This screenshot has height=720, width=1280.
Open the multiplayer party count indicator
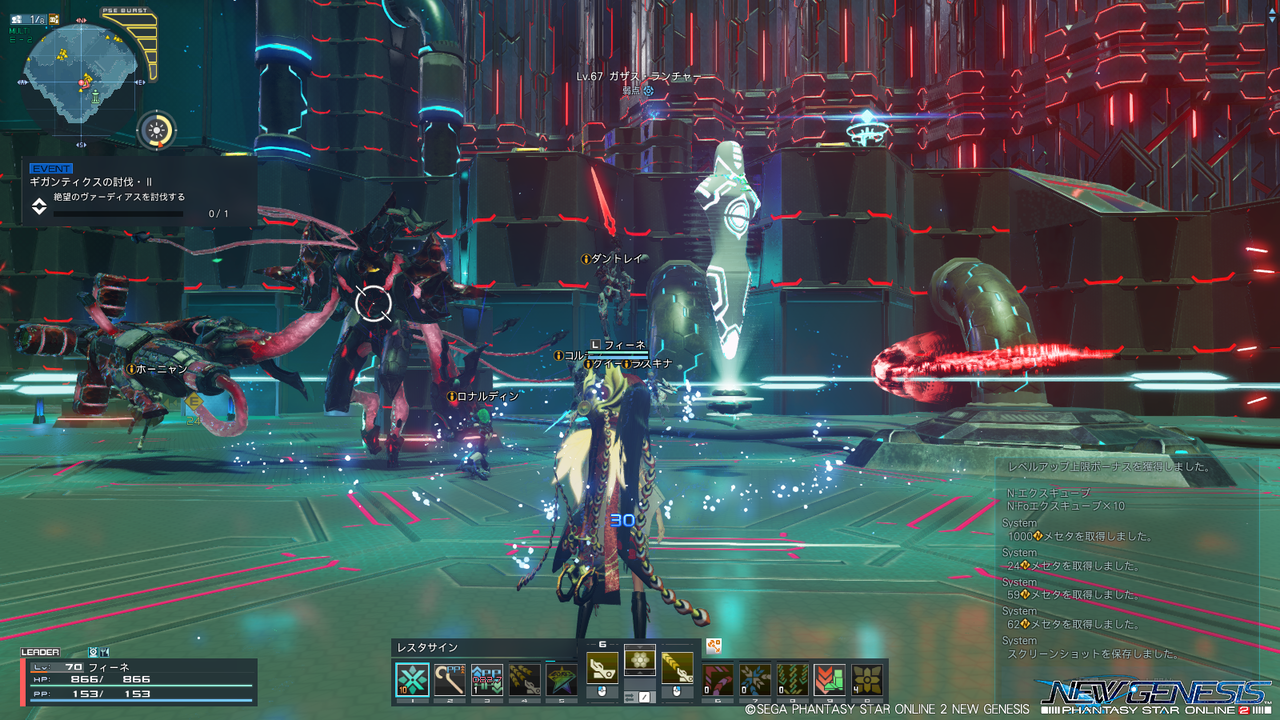coord(27,19)
